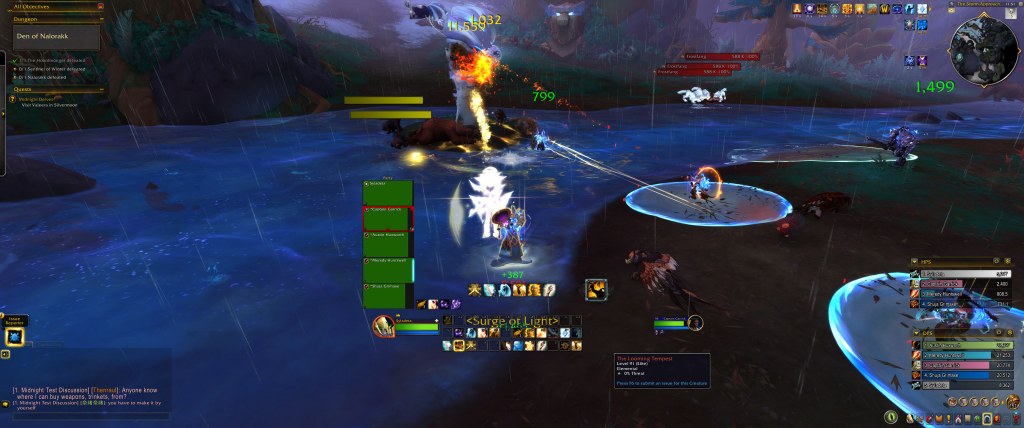The height and width of the screenshot is (428, 1024).
Task: Click the WoW logo buff icon
Action: [x=887, y=9]
